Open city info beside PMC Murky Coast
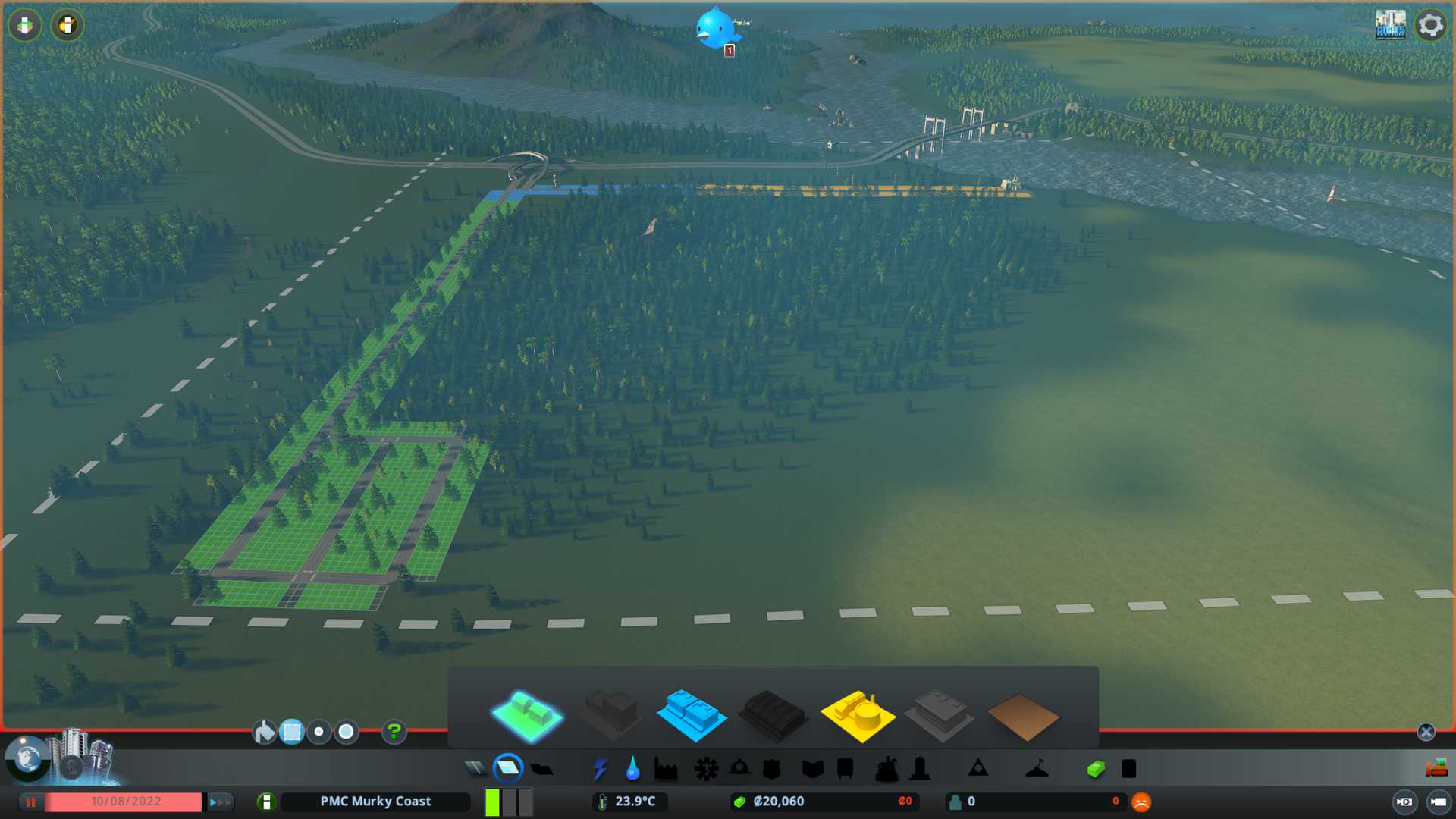Screen dimensions: 1456x819 (x=266, y=802)
